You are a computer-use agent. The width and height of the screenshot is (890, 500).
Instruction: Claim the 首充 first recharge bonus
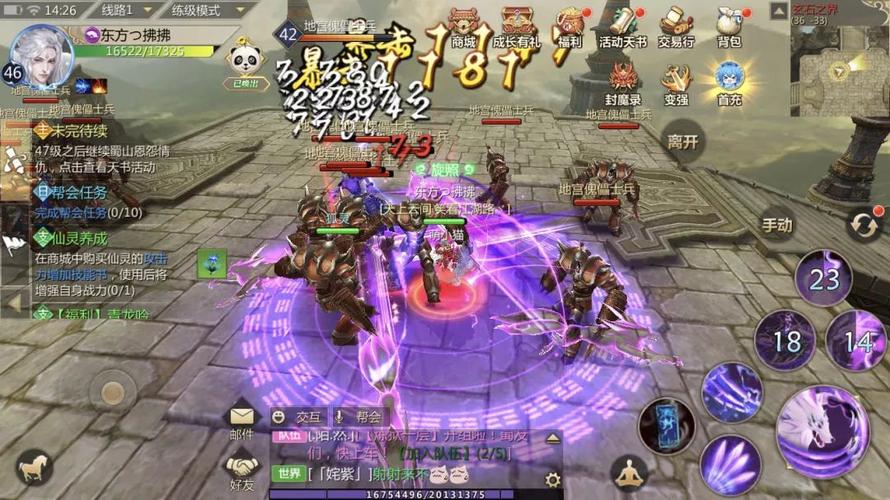point(729,82)
